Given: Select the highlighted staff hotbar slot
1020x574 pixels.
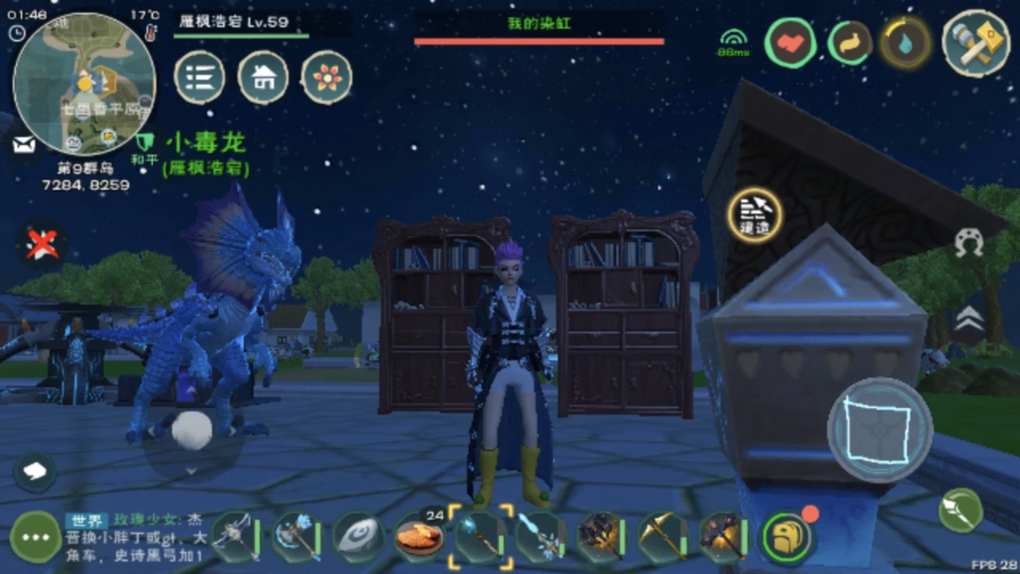Looking at the screenshot, I should pyautogui.click(x=481, y=536).
